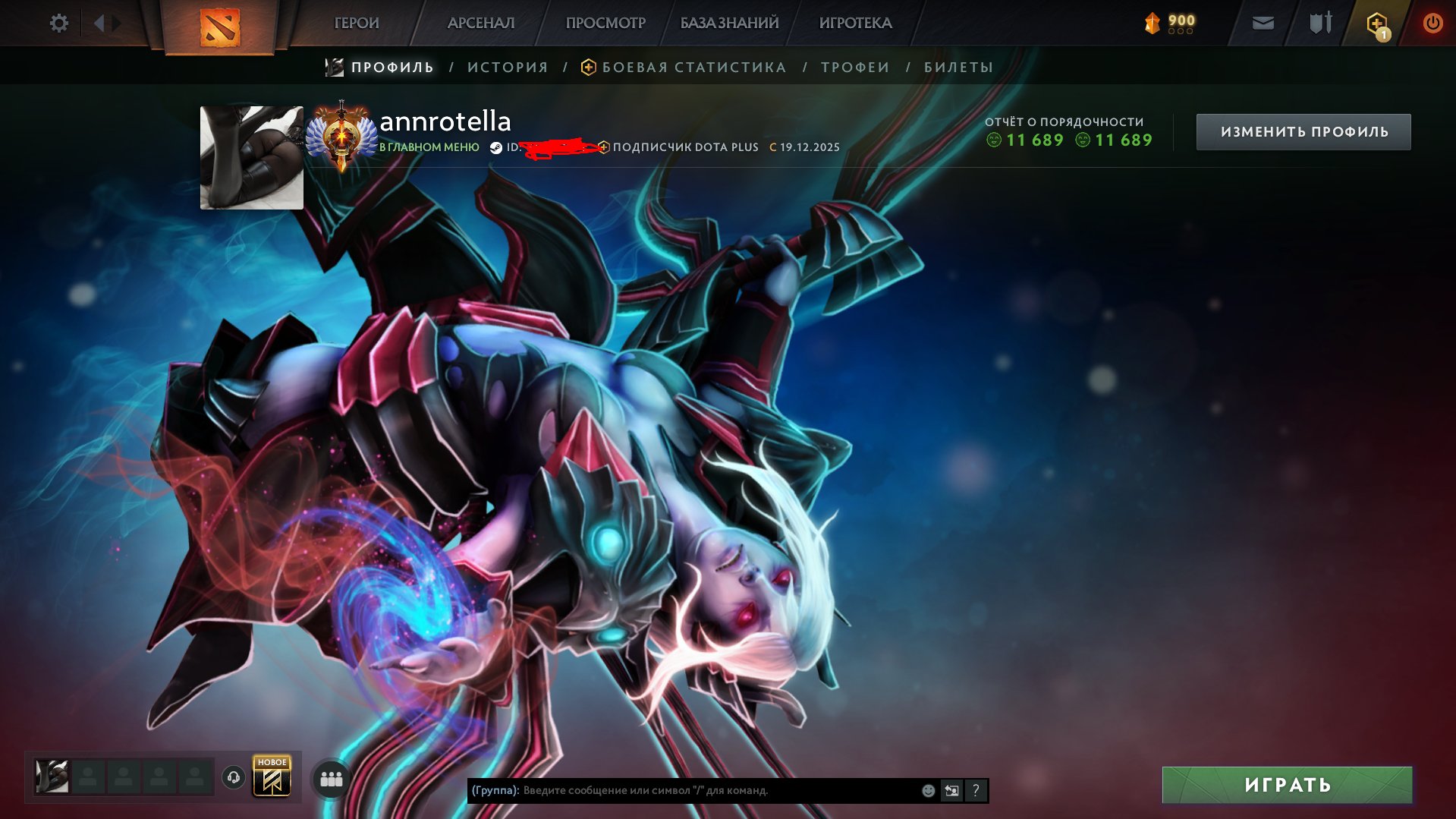This screenshot has height=819, width=1456.
Task: Open the АРСЕНАЛ menu
Action: coord(480,23)
